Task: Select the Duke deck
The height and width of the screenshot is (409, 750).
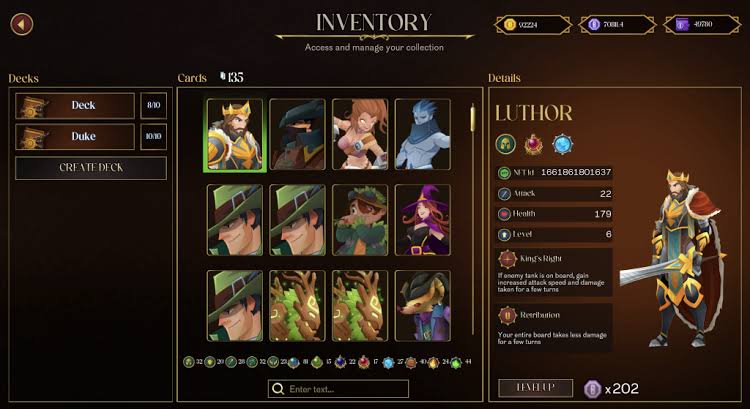Action: pos(75,137)
